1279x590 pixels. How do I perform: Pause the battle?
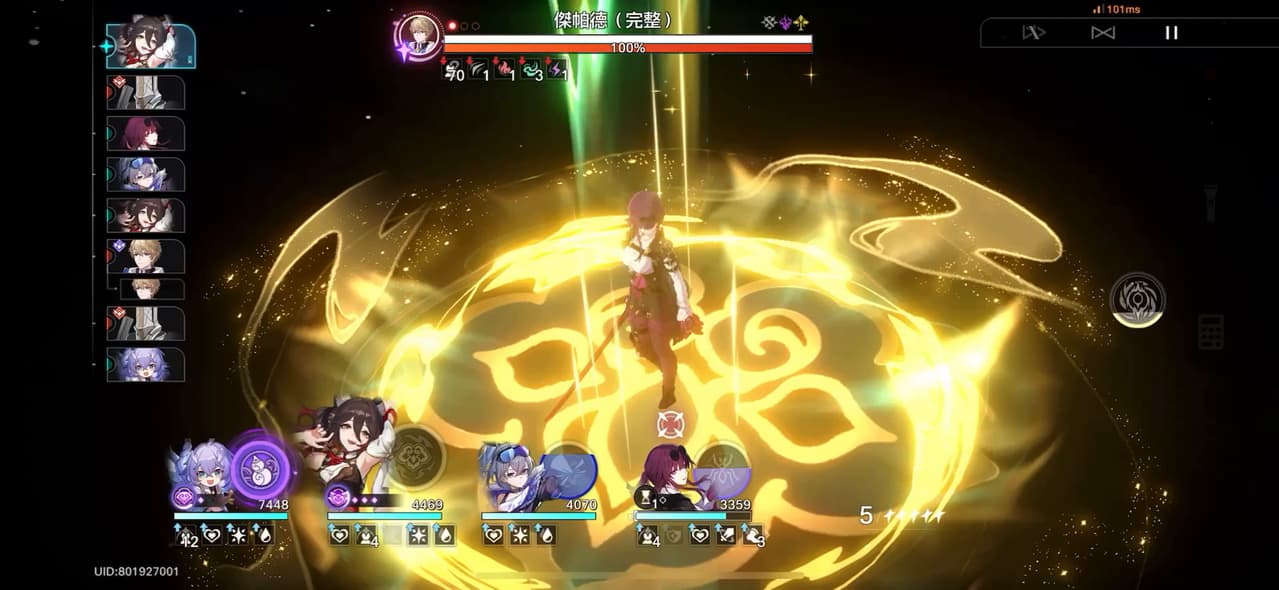pyautogui.click(x=1171, y=33)
